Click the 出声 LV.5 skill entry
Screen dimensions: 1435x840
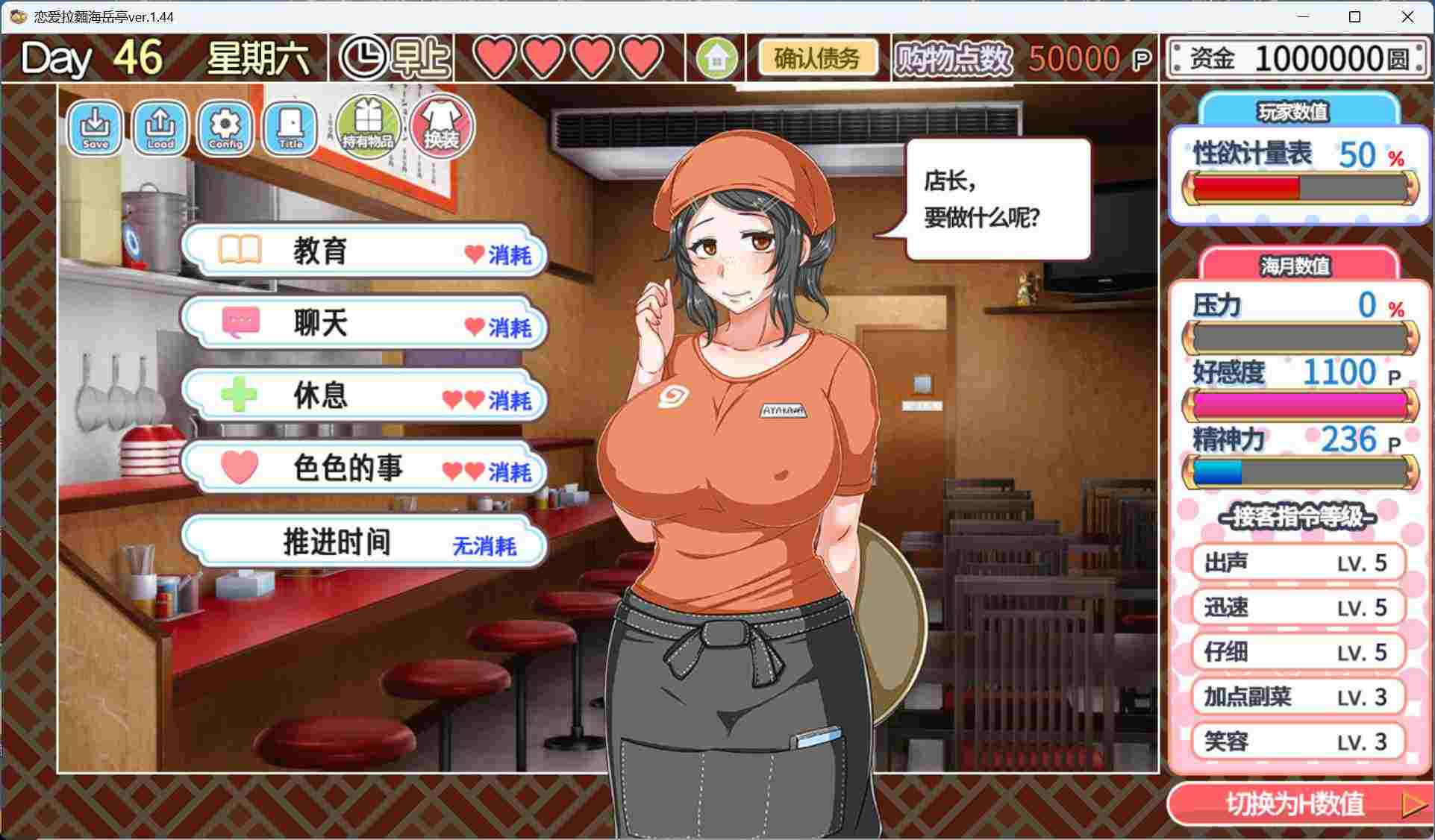tap(1298, 562)
